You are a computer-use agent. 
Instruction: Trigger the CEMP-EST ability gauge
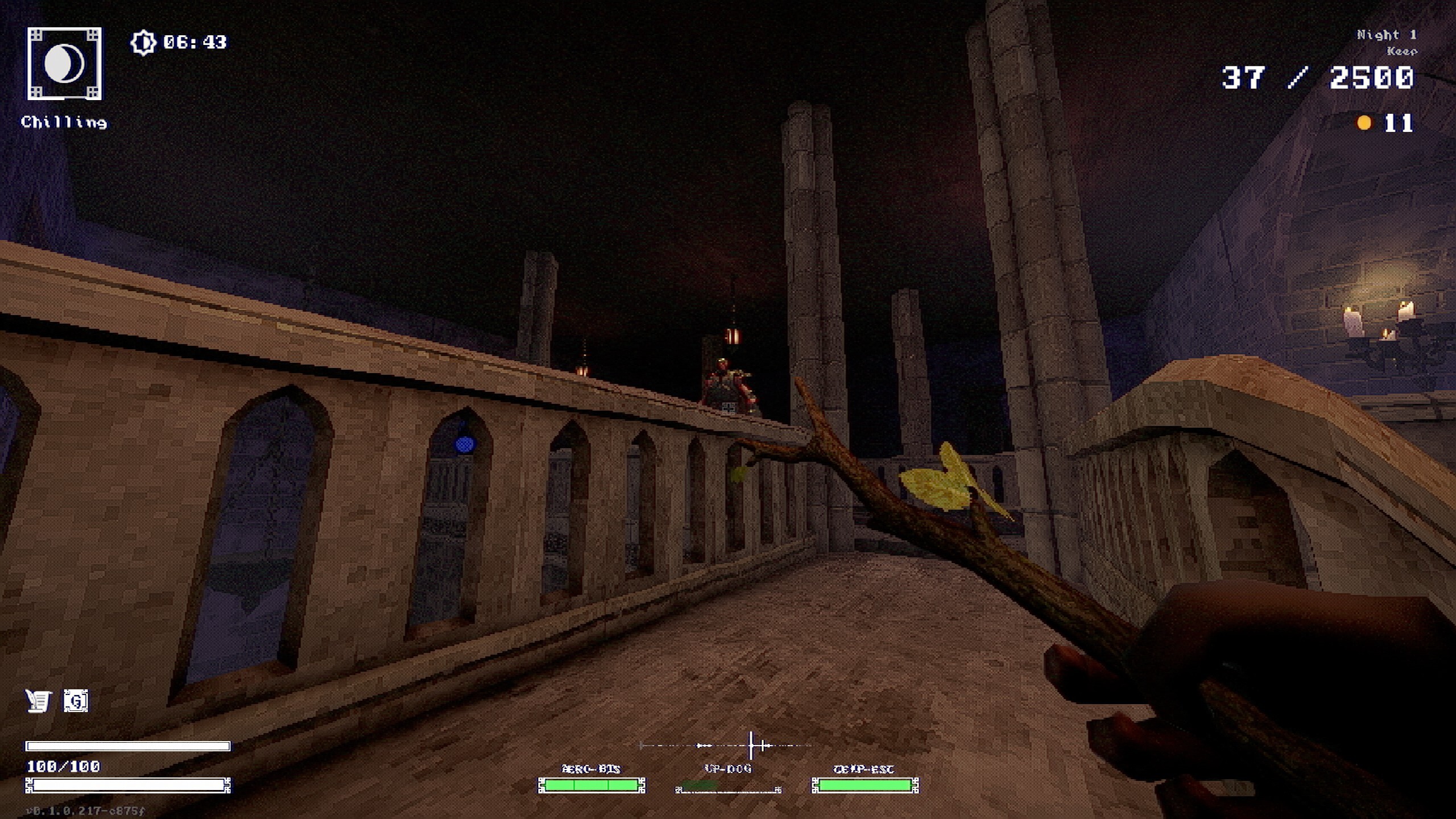[x=864, y=785]
